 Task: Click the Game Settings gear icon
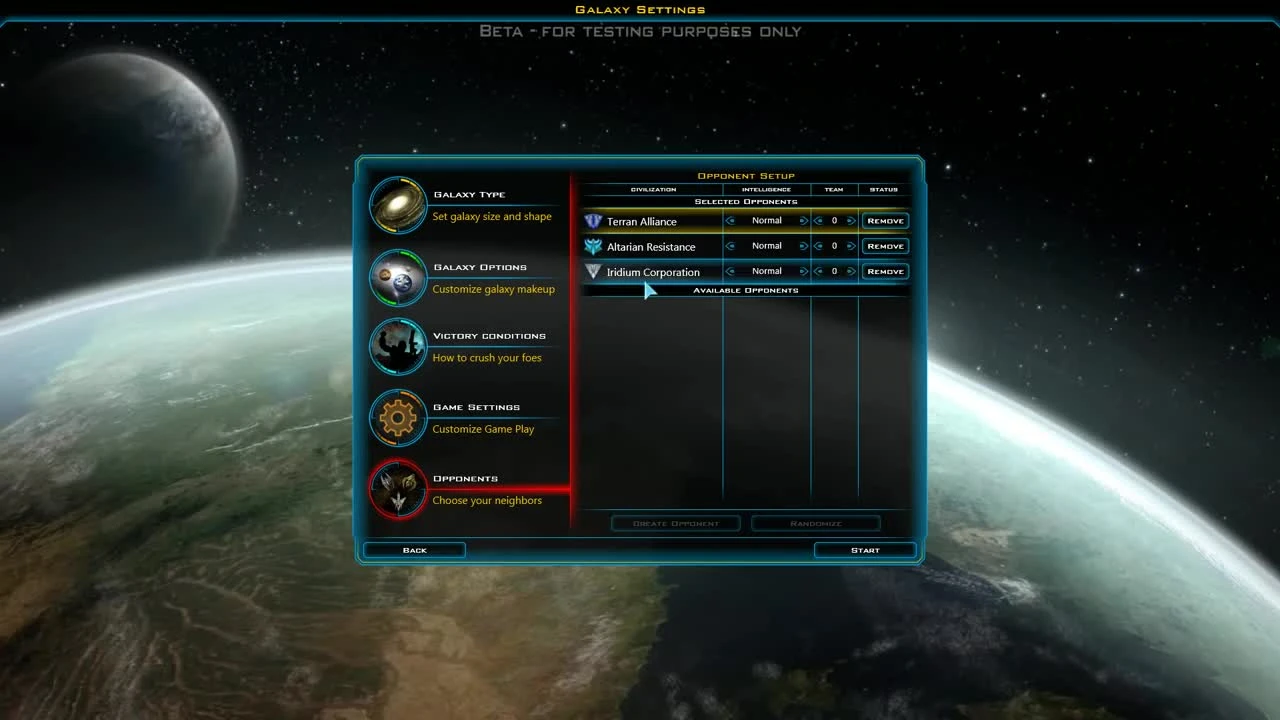pyautogui.click(x=397, y=418)
